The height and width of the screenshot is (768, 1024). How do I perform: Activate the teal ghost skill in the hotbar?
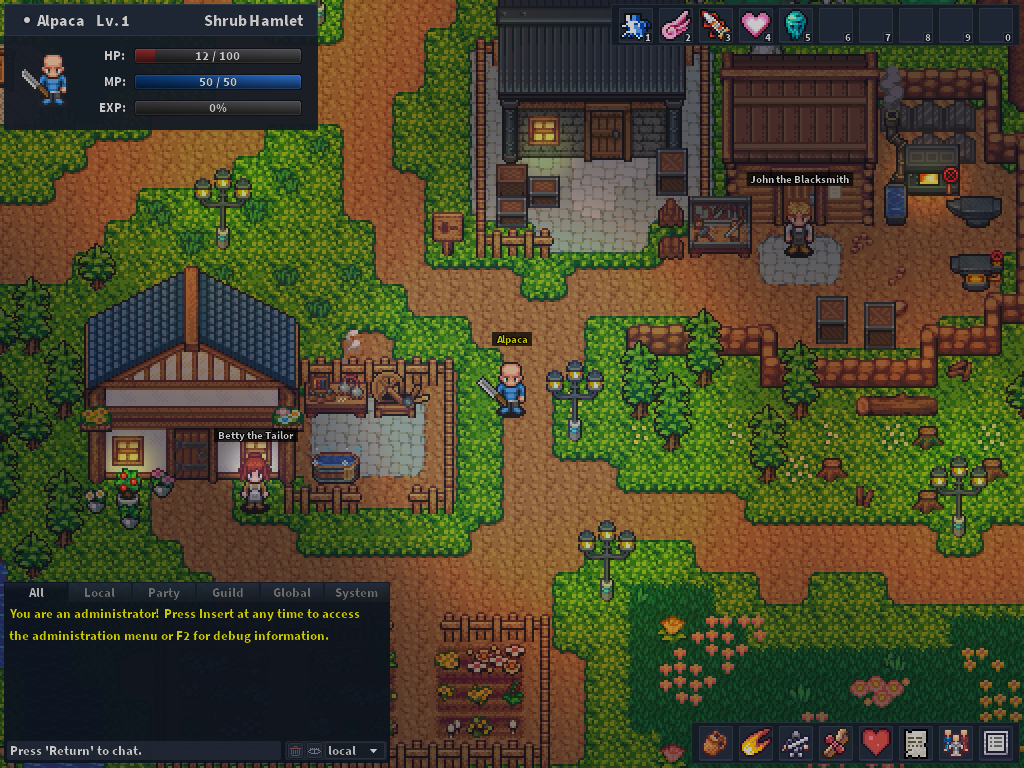[x=794, y=25]
